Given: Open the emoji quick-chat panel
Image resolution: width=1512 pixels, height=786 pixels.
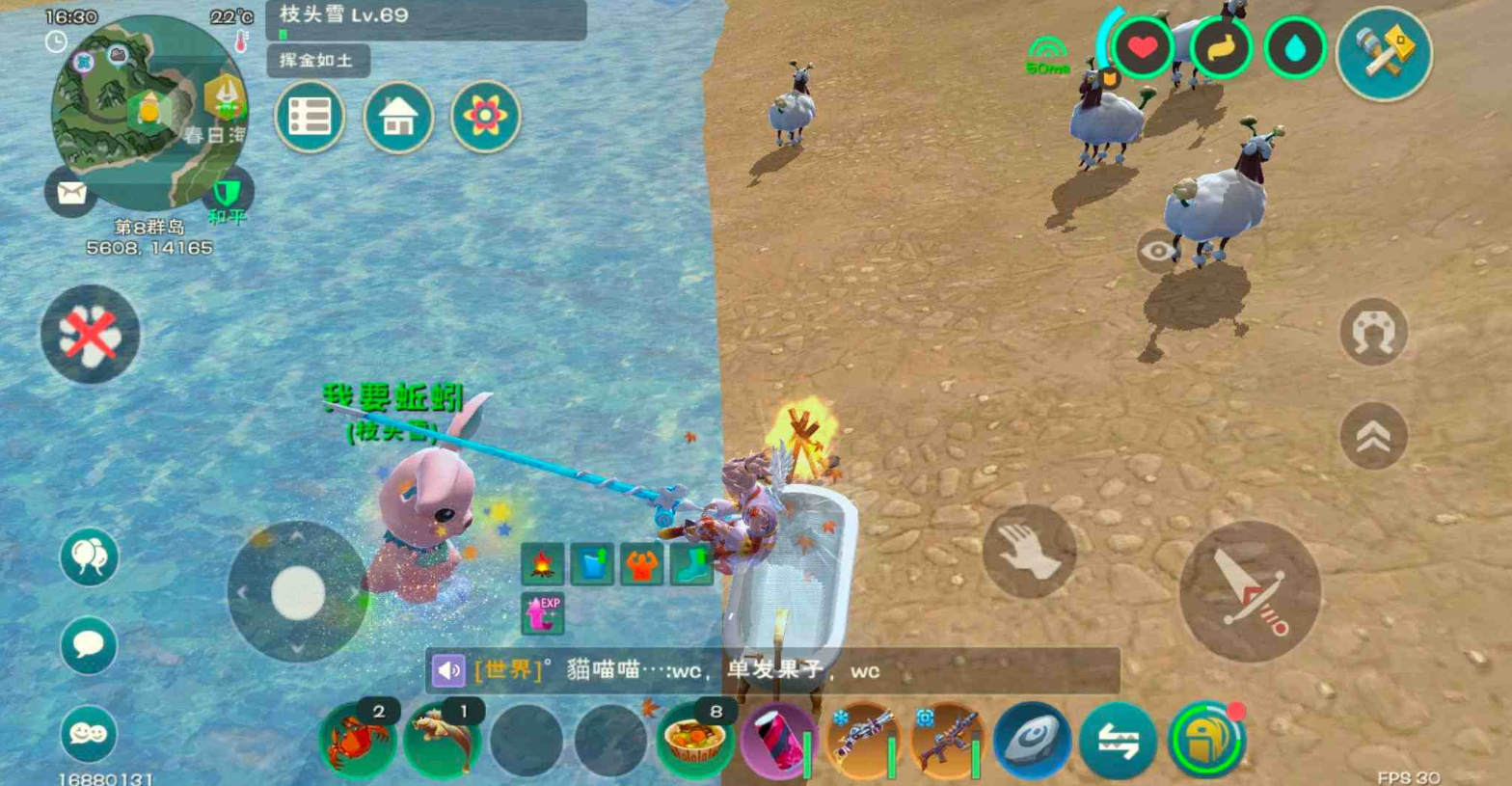Looking at the screenshot, I should (89, 735).
